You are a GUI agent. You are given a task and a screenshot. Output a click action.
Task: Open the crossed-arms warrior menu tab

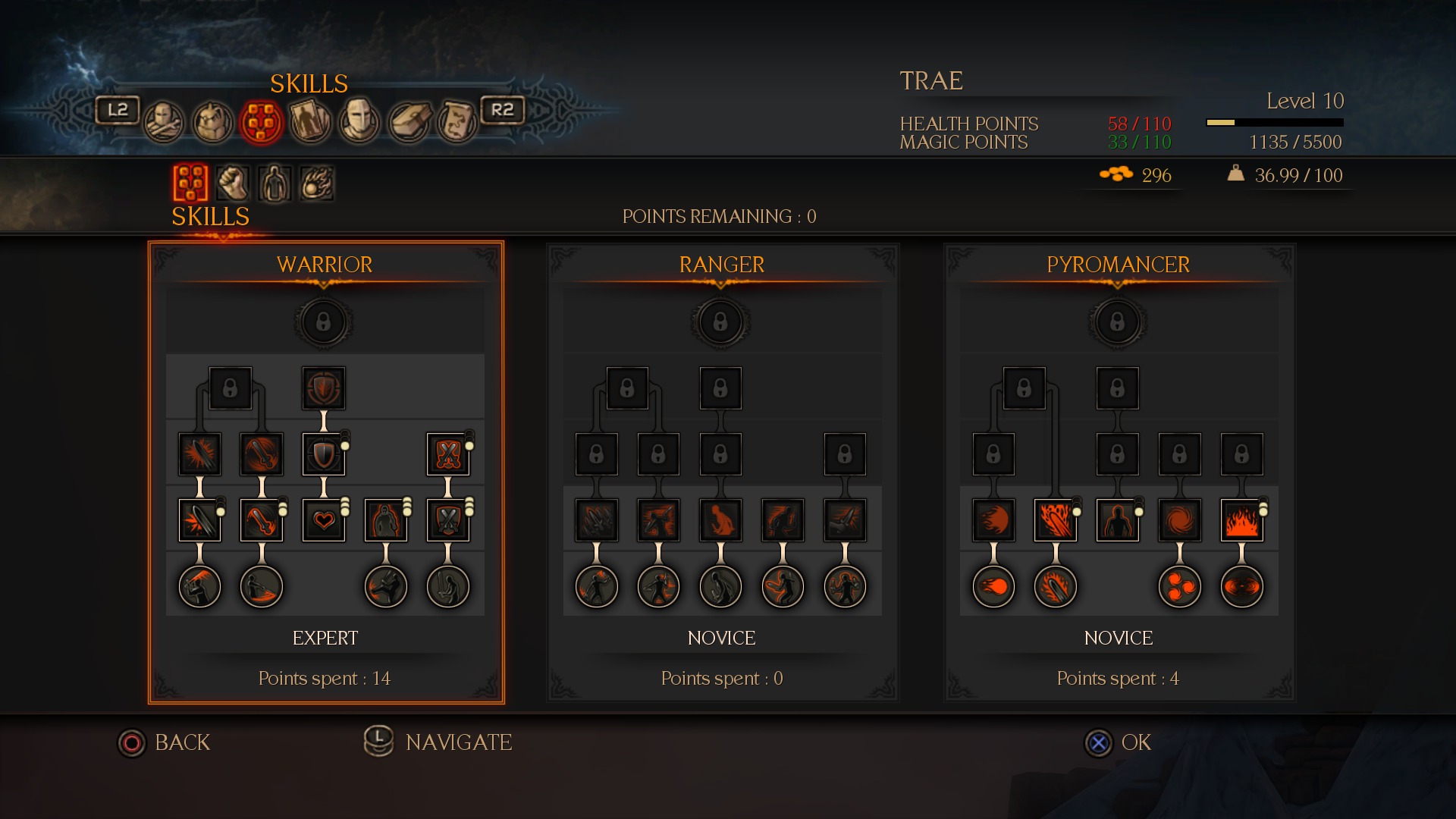(164, 121)
